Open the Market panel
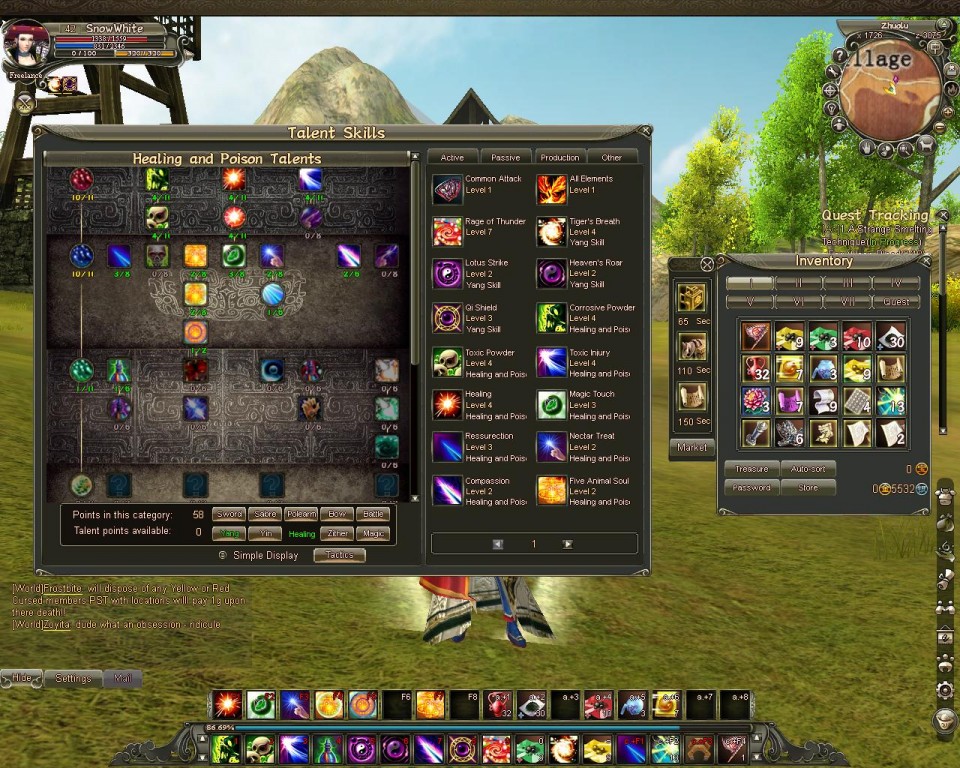 [691, 447]
